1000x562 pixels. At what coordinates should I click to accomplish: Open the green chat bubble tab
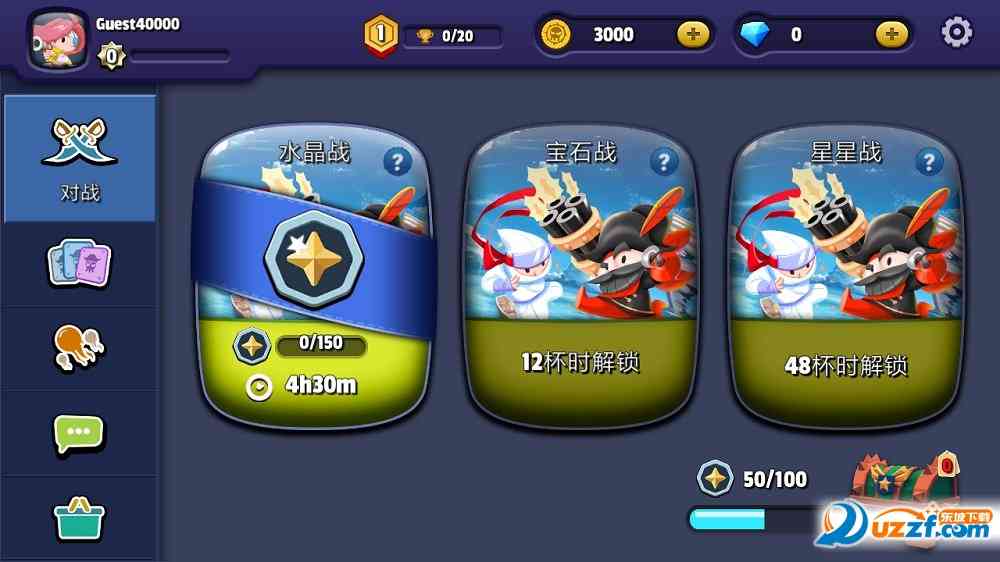[x=79, y=433]
